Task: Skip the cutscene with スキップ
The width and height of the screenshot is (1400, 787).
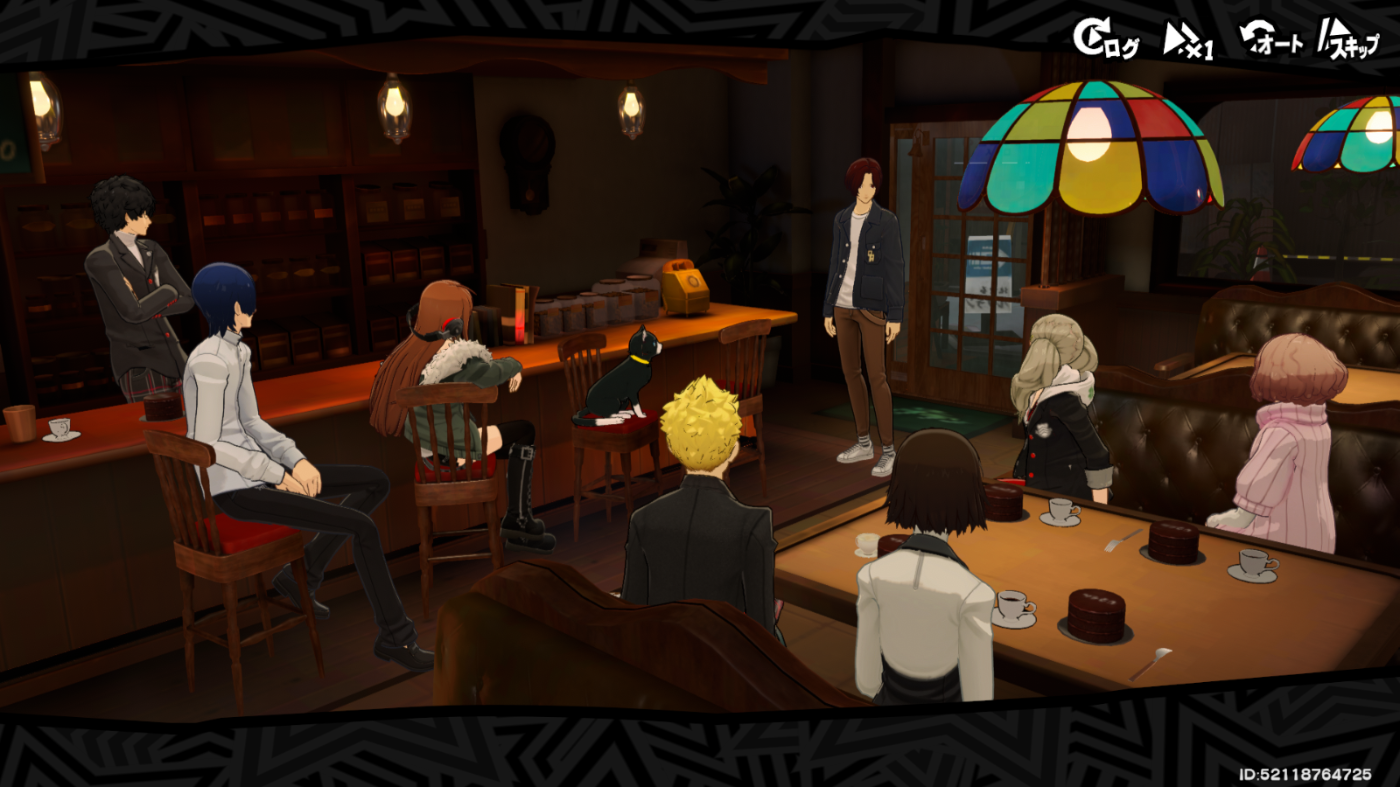Action: tap(1347, 41)
